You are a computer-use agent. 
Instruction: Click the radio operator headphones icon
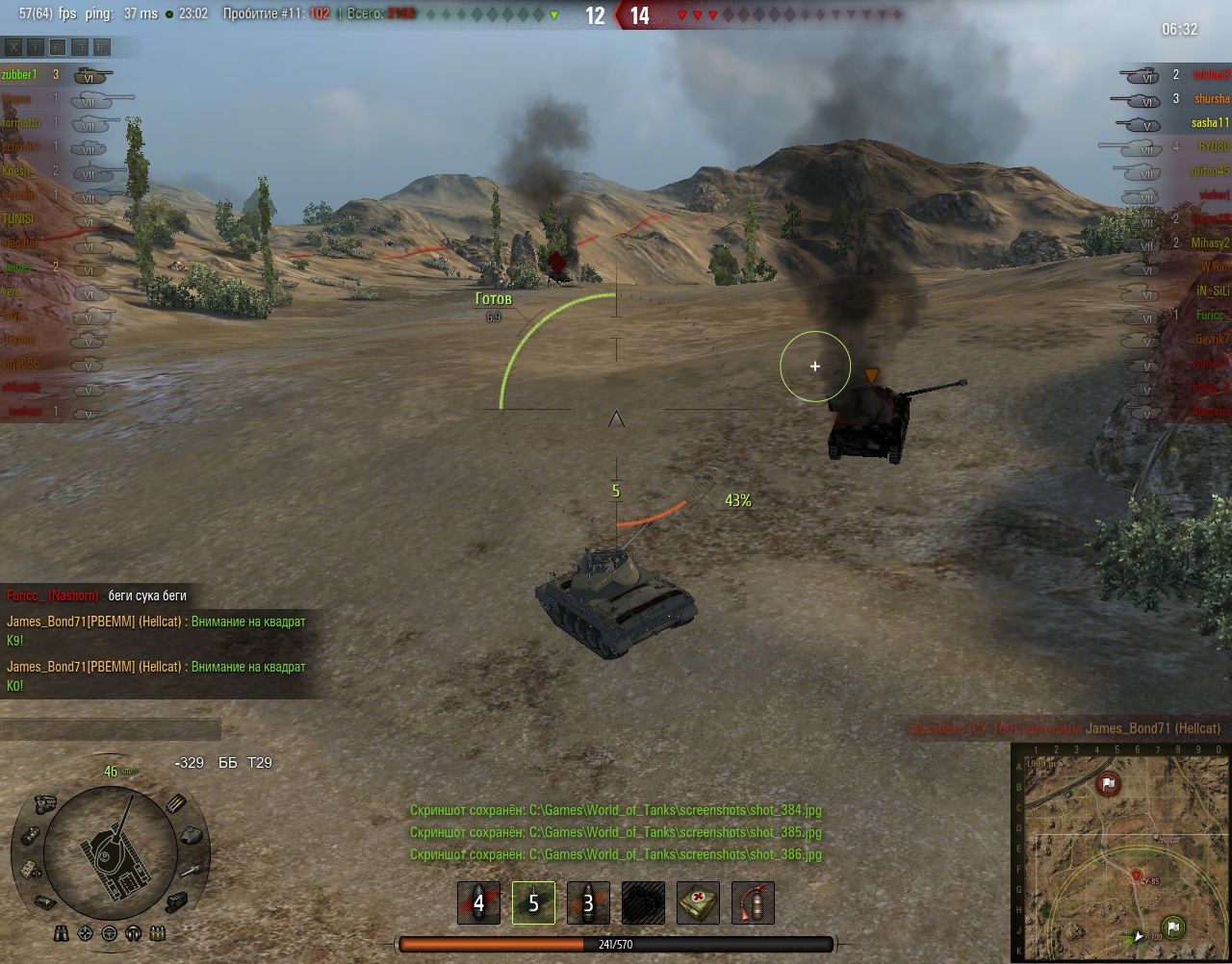(134, 932)
